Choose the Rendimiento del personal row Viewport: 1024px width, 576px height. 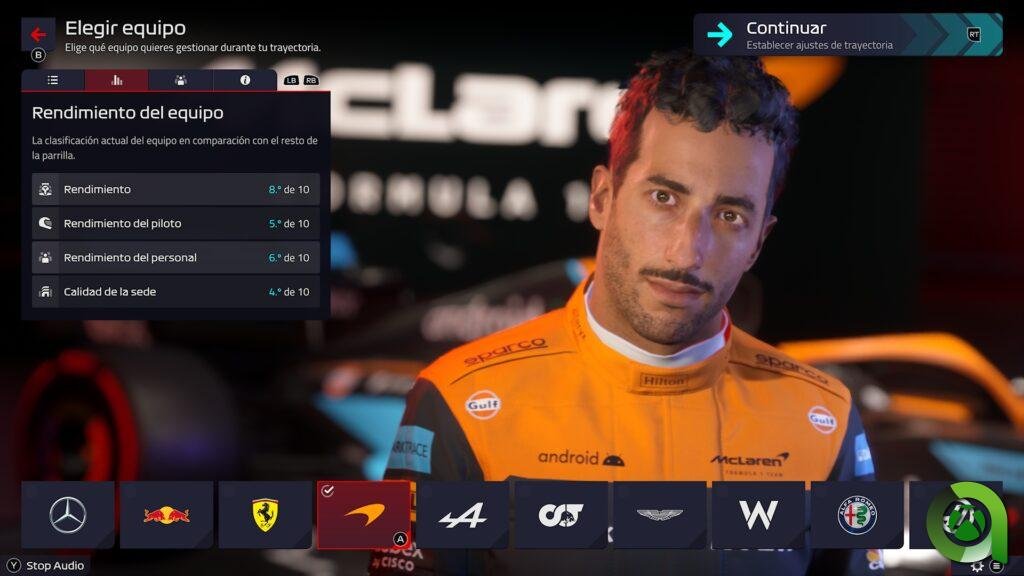click(x=176, y=257)
